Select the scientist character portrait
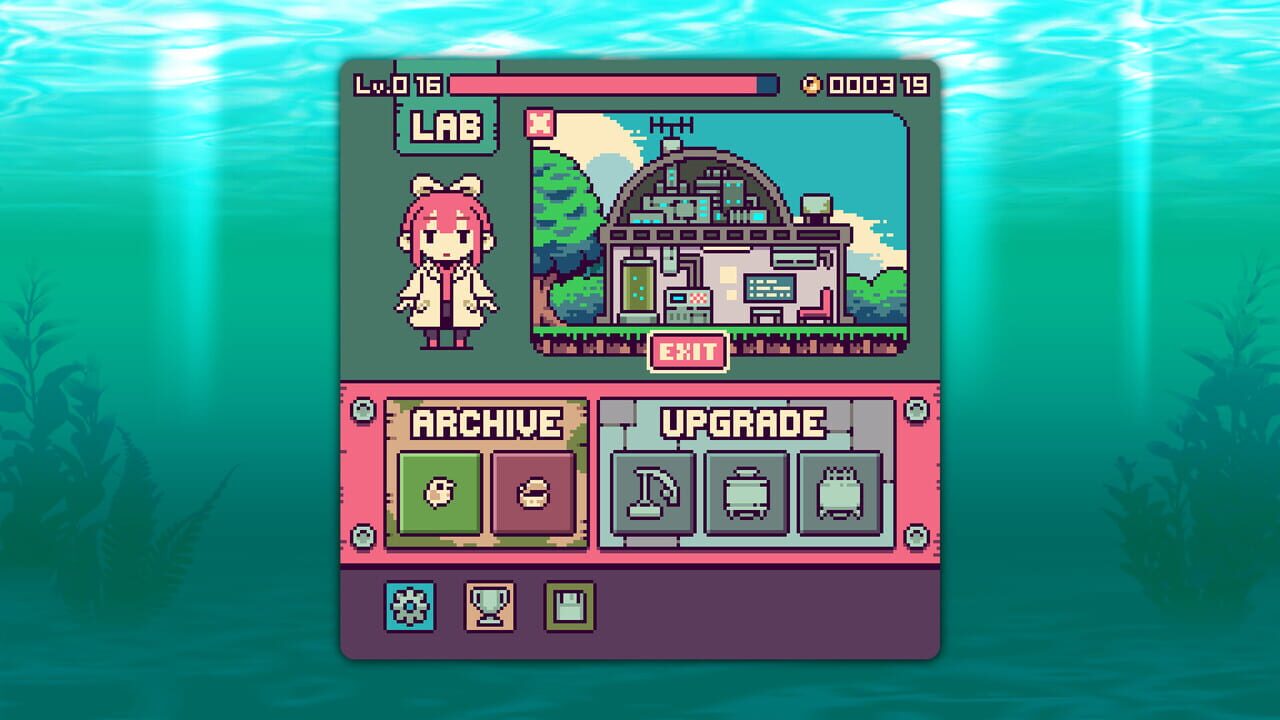1280x720 pixels. [447, 260]
